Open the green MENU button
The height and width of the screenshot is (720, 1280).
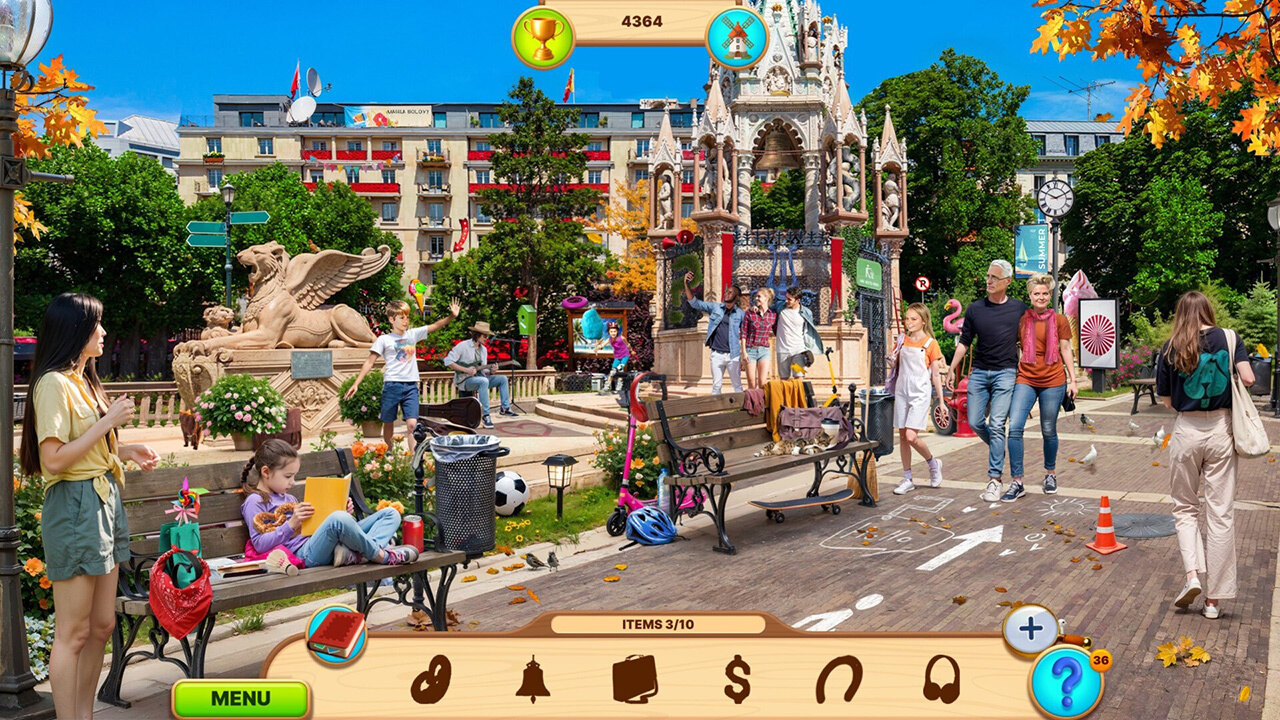[x=240, y=698]
